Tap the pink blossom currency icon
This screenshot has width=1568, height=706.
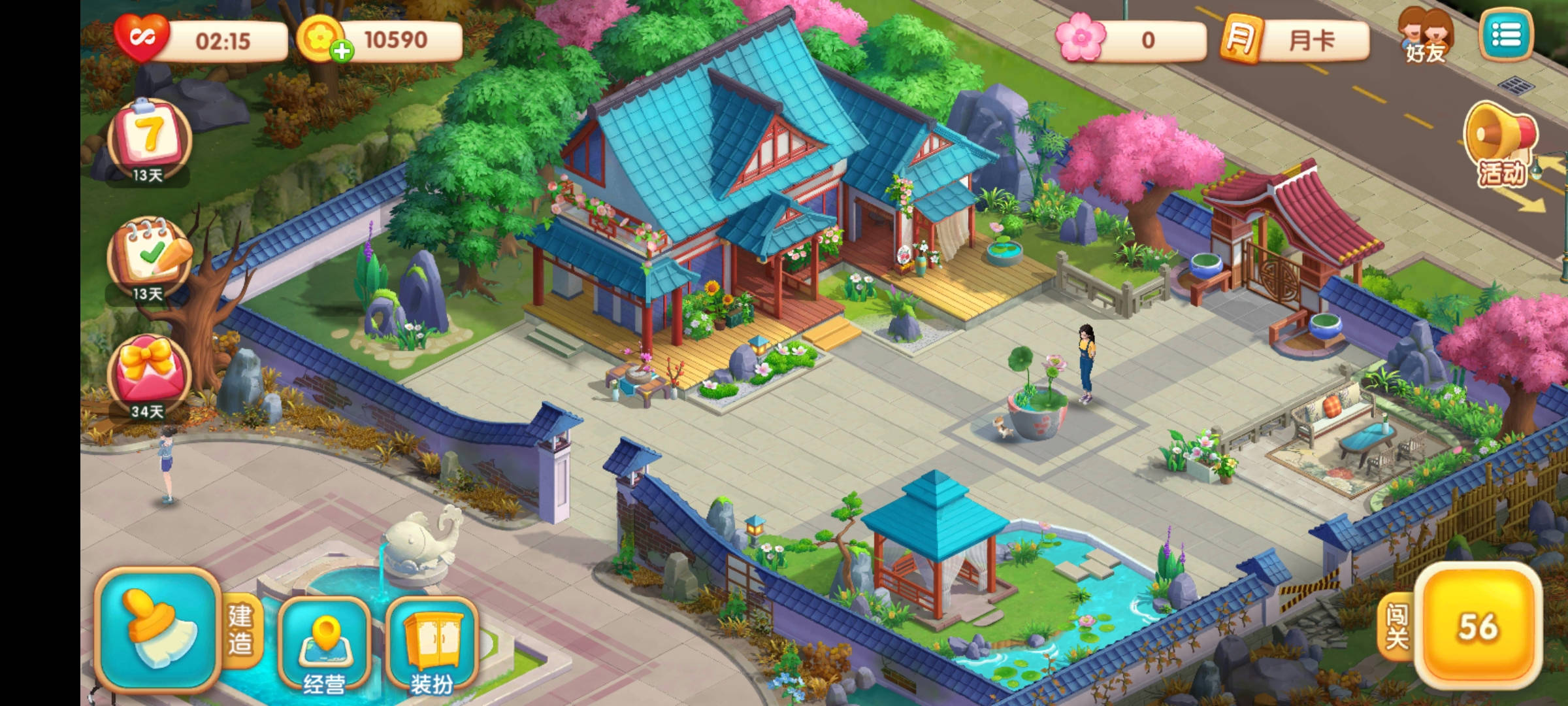coord(1081,39)
